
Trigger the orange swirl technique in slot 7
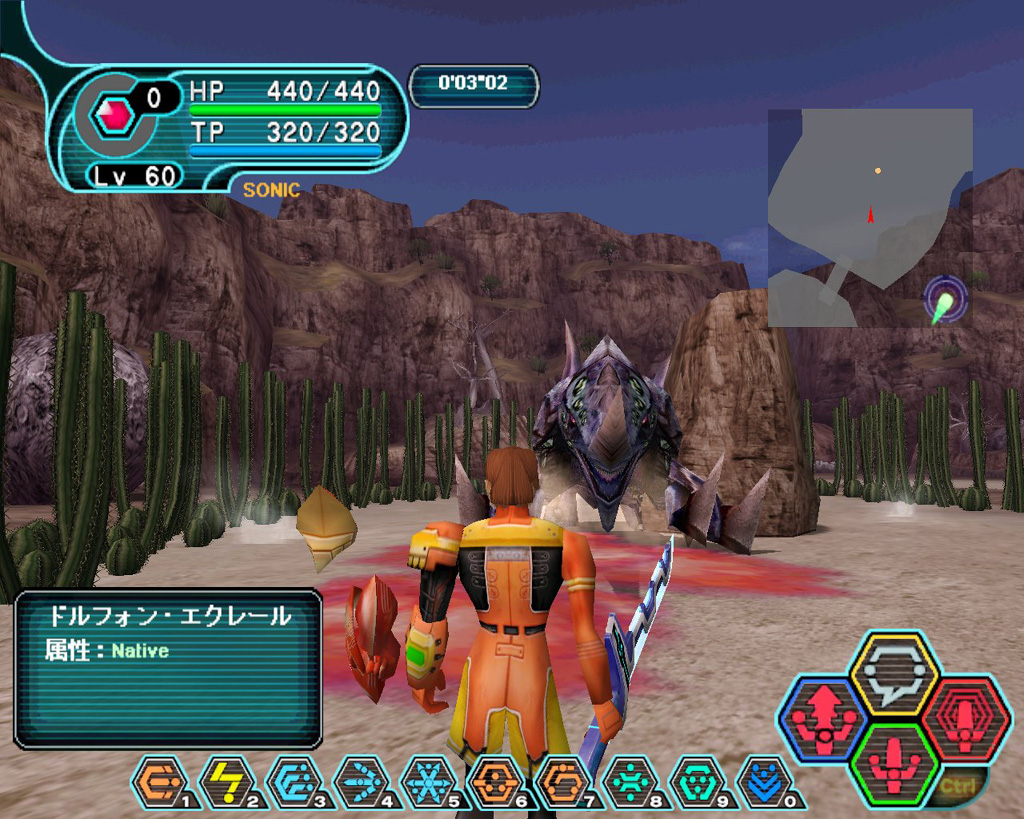click(563, 782)
